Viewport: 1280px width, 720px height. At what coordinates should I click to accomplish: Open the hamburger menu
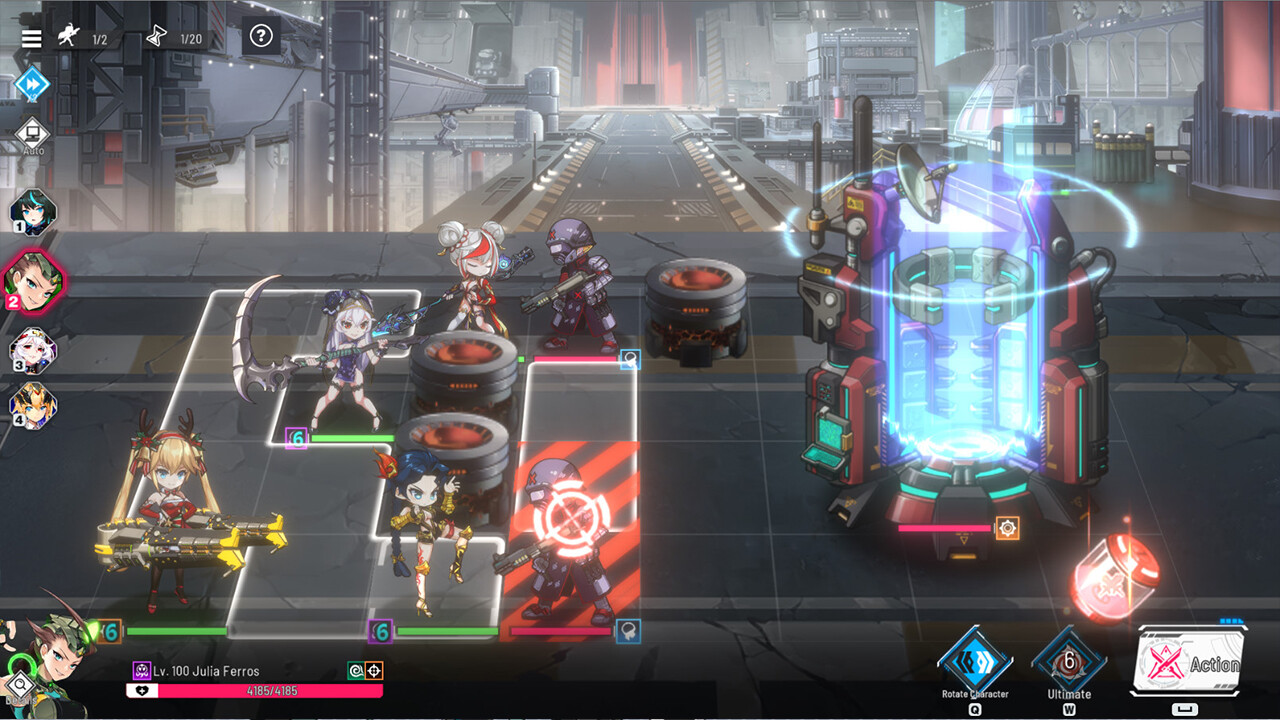pos(31,38)
